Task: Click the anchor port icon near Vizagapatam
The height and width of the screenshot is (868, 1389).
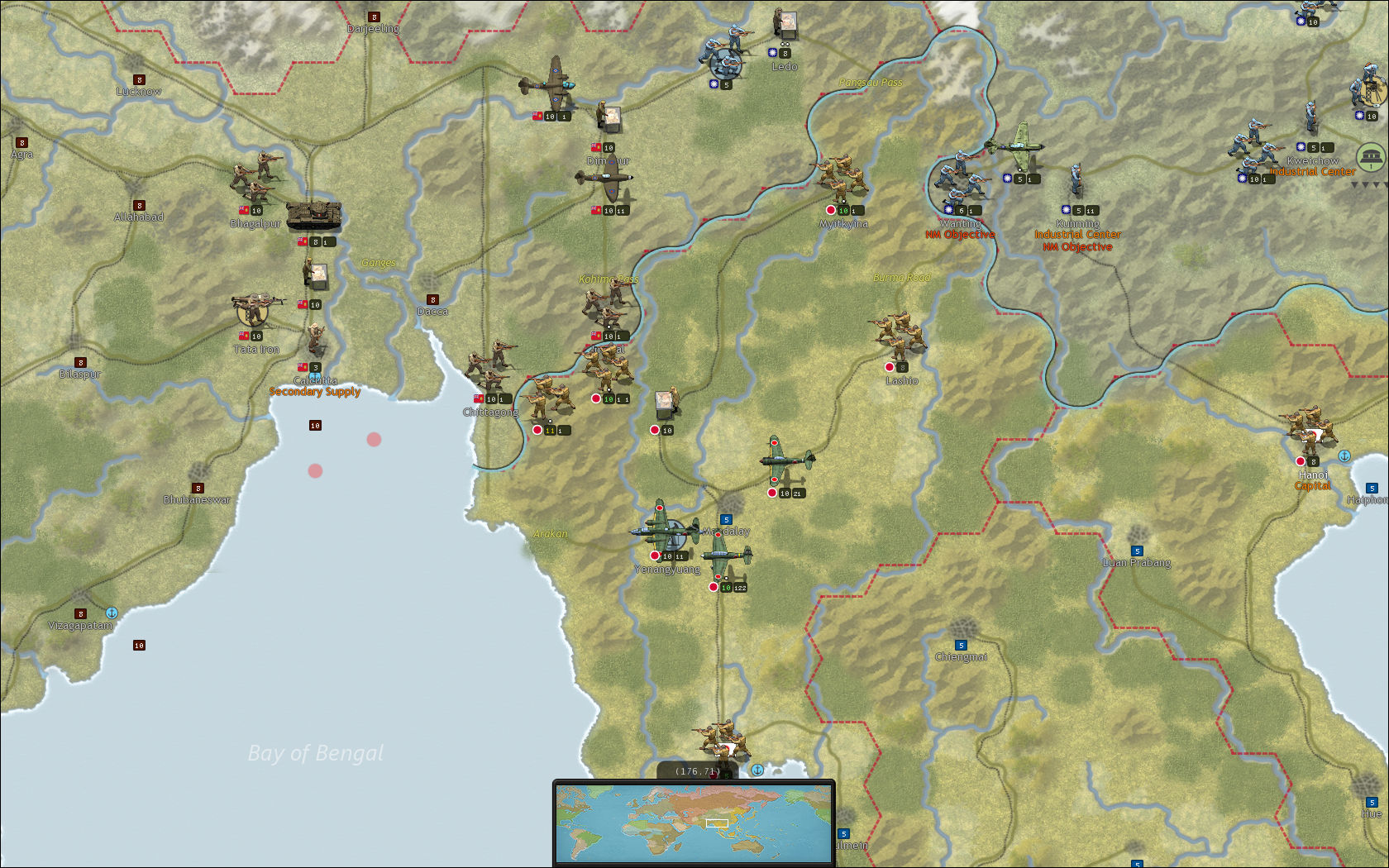Action: click(x=112, y=613)
